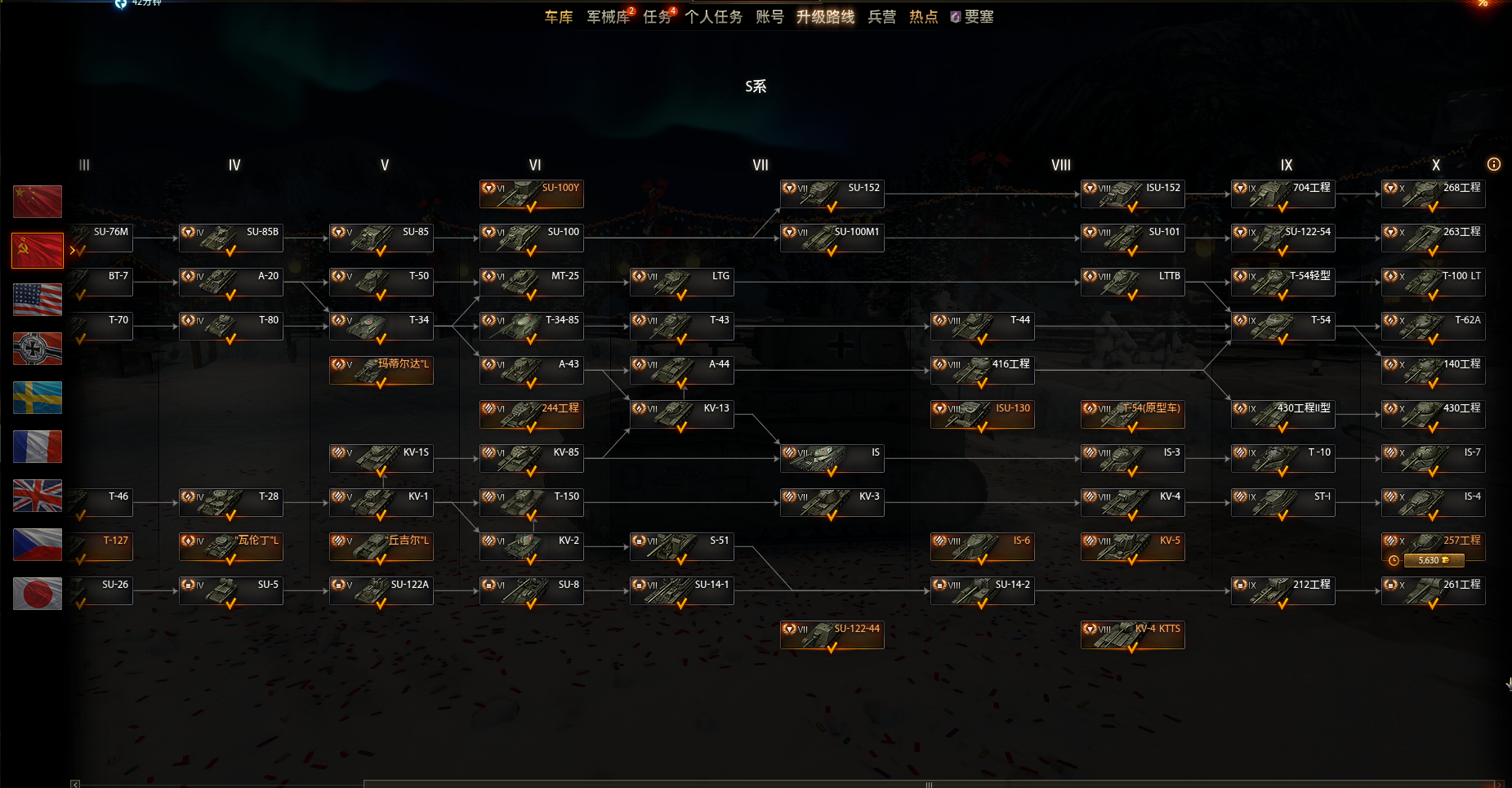Choose the USA nation flag
1512x788 pixels.
pyautogui.click(x=38, y=300)
